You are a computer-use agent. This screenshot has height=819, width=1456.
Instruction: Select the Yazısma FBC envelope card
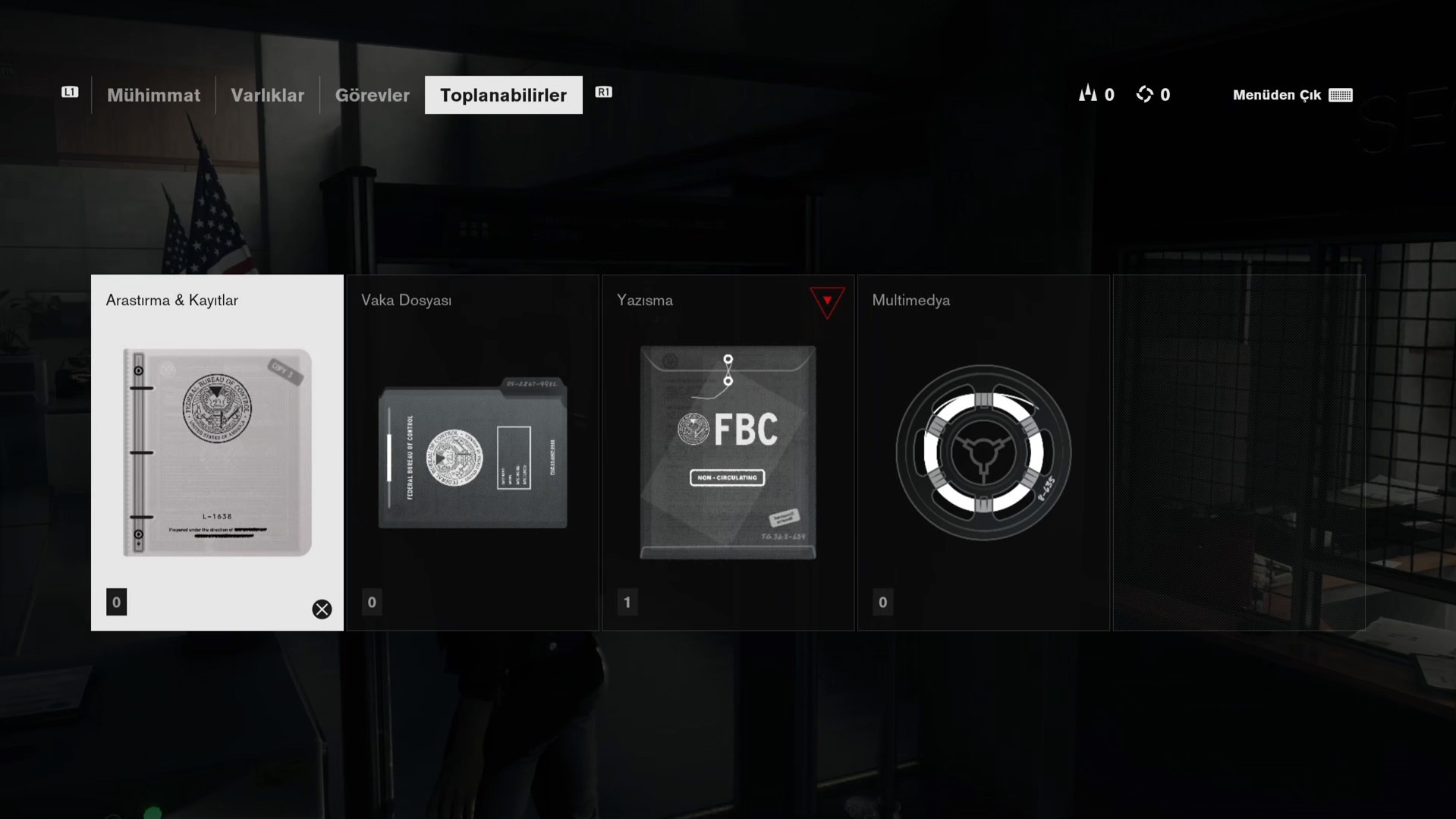click(728, 452)
